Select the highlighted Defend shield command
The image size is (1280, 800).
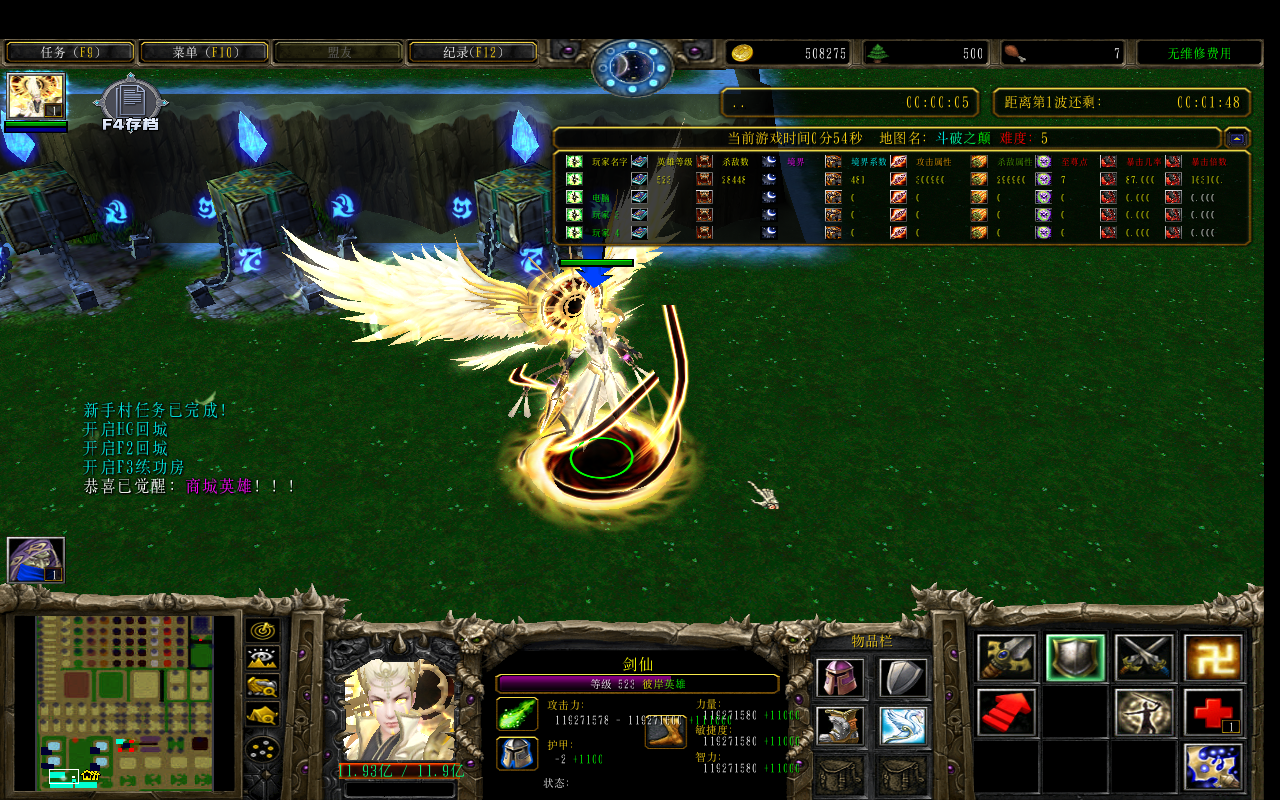(x=1075, y=658)
